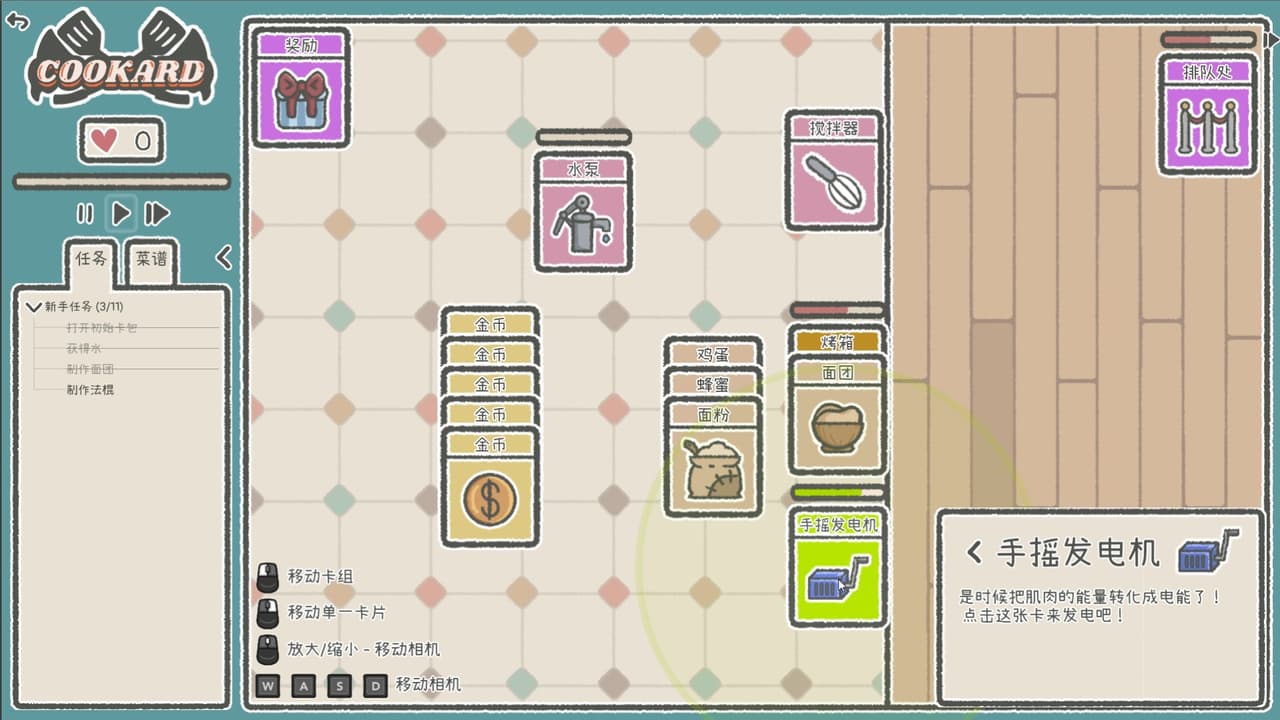1280x720 pixels.
Task: Select the 鸡蛋 egg card header
Action: point(713,353)
